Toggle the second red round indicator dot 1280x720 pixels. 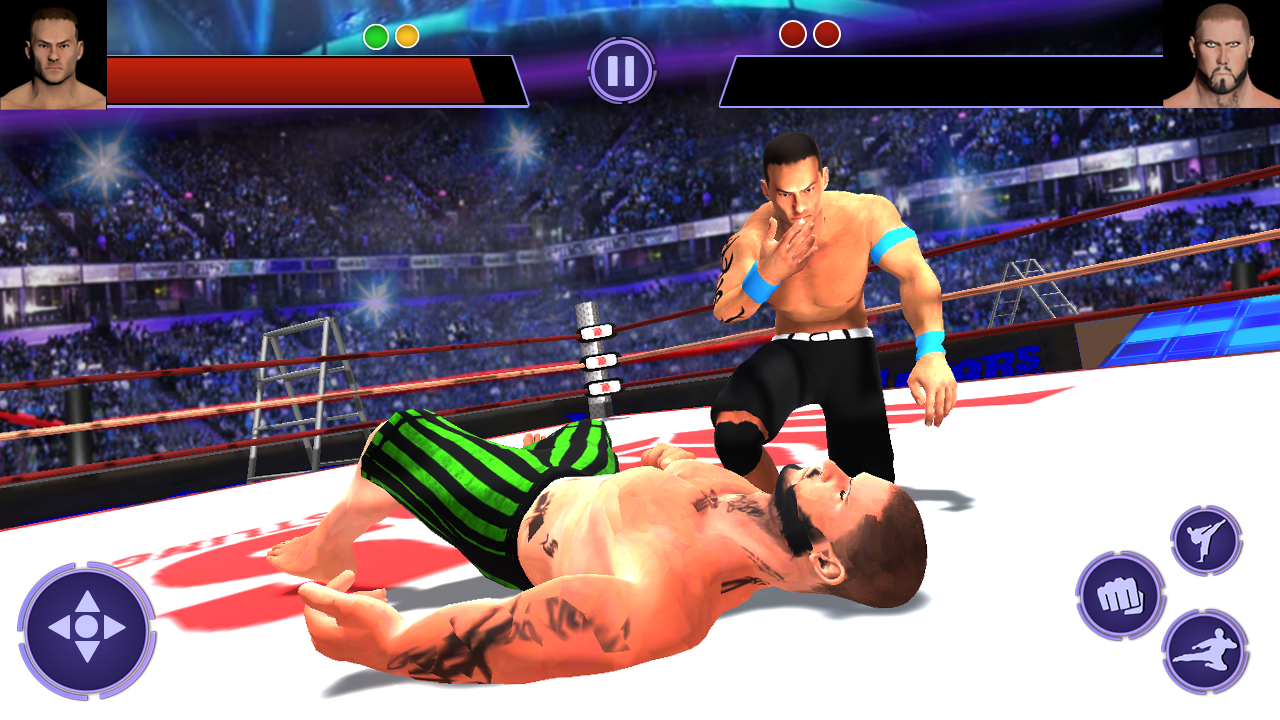point(827,33)
